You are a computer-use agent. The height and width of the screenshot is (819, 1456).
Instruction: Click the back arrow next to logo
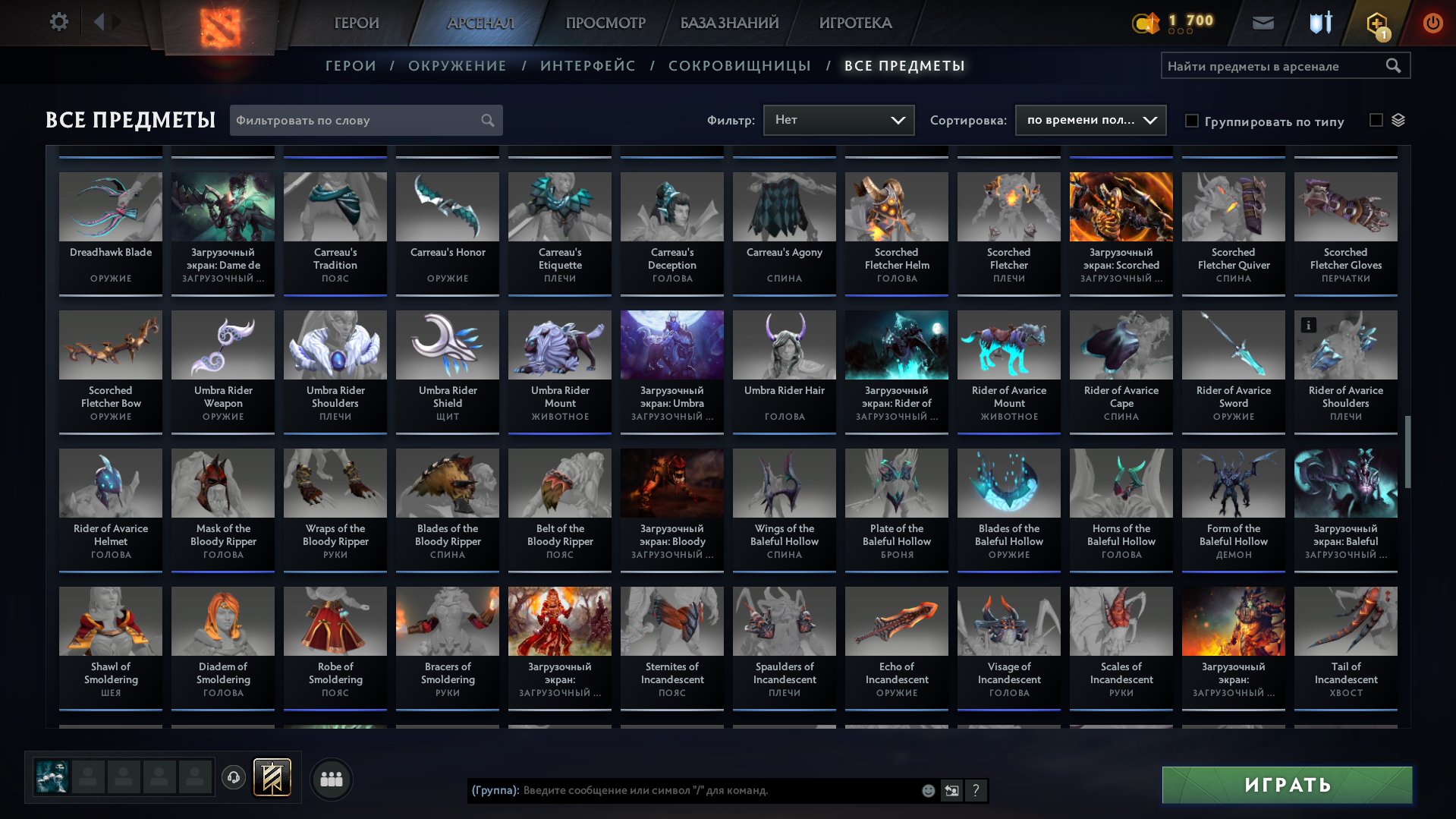click(x=99, y=20)
